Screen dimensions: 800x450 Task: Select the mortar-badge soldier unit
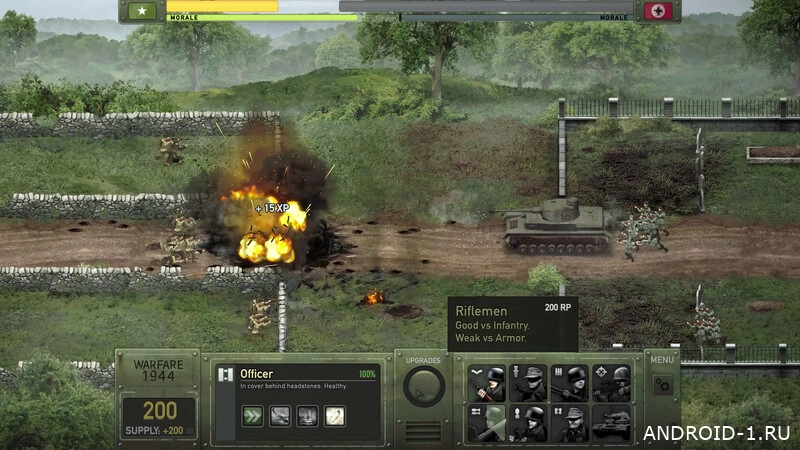pos(529,424)
